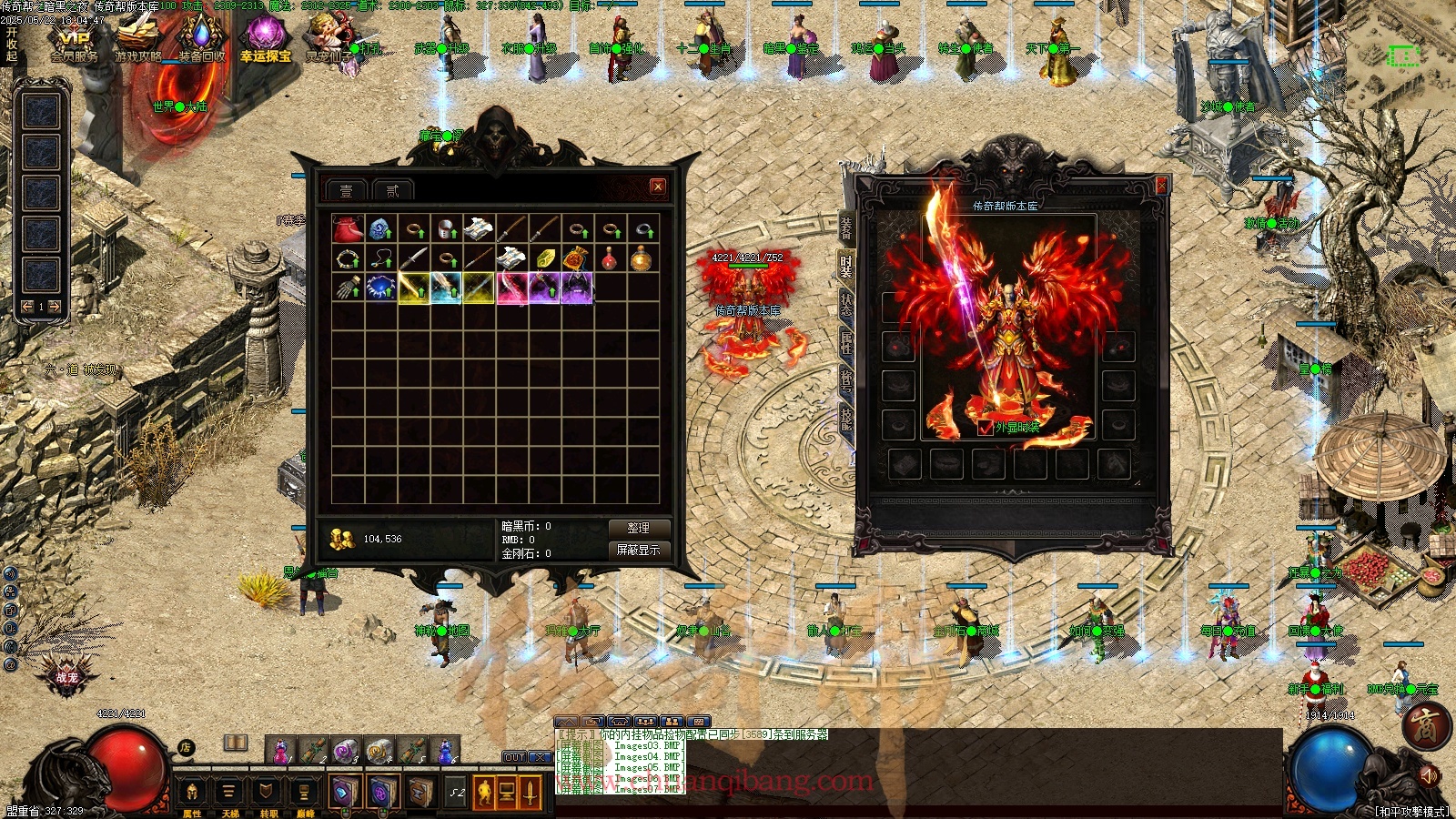Switch to the 贰 bag tab
The image size is (1456, 819).
(392, 190)
